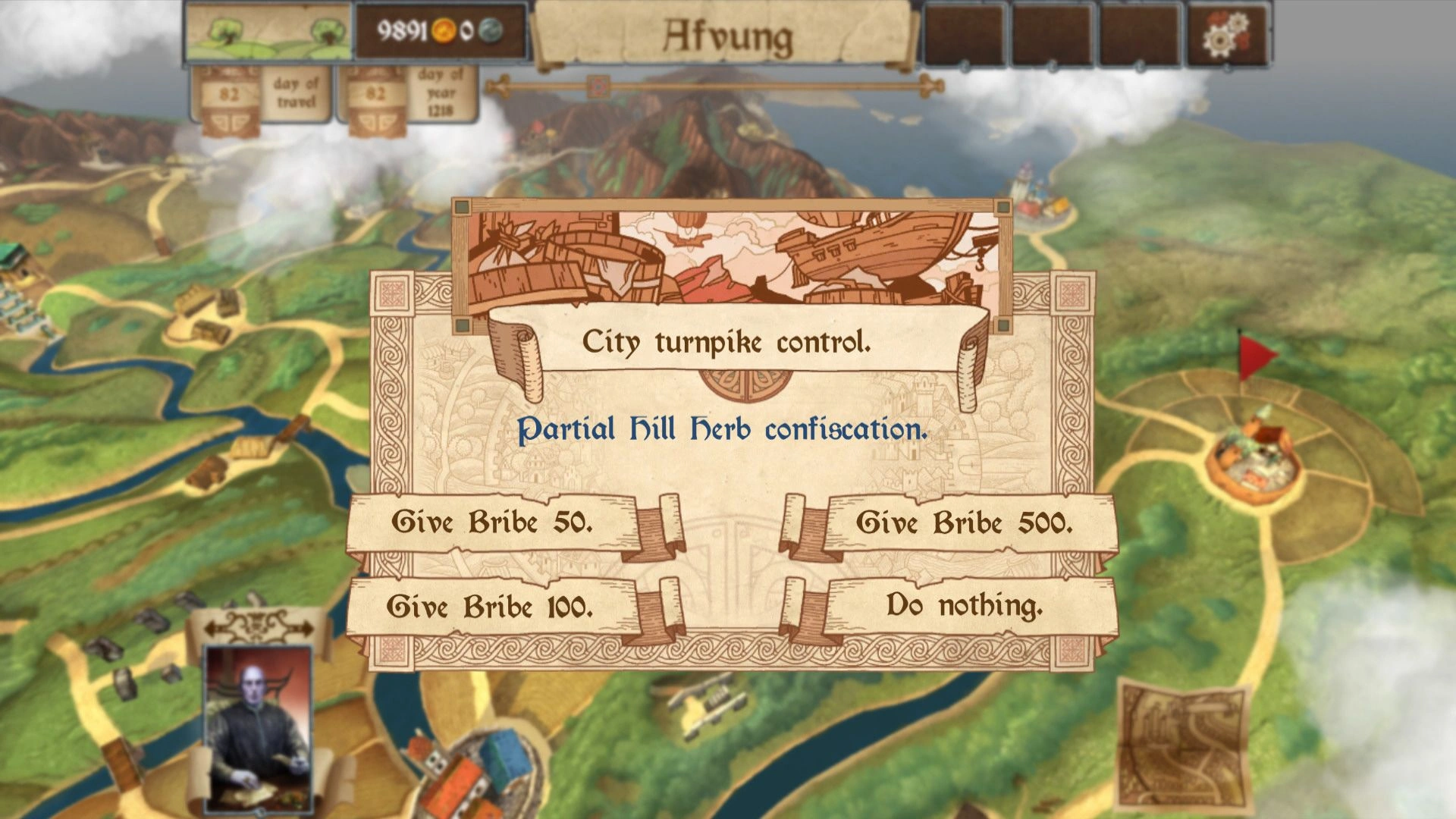This screenshot has width=1456, height=819.
Task: Select Give Bribe 100
Action: click(491, 607)
